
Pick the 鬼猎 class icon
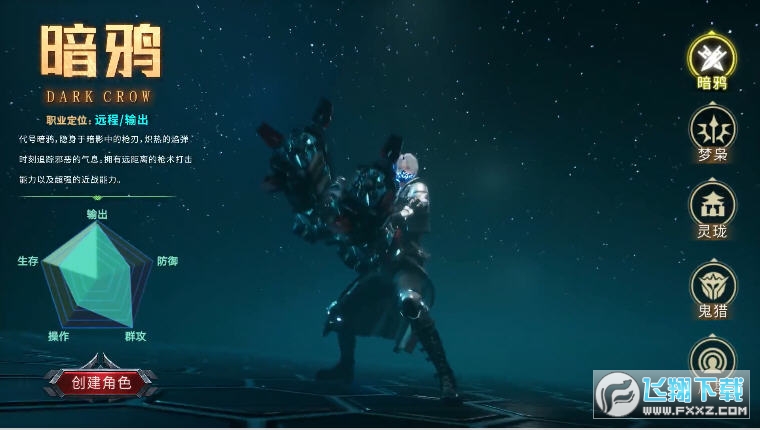click(x=713, y=284)
